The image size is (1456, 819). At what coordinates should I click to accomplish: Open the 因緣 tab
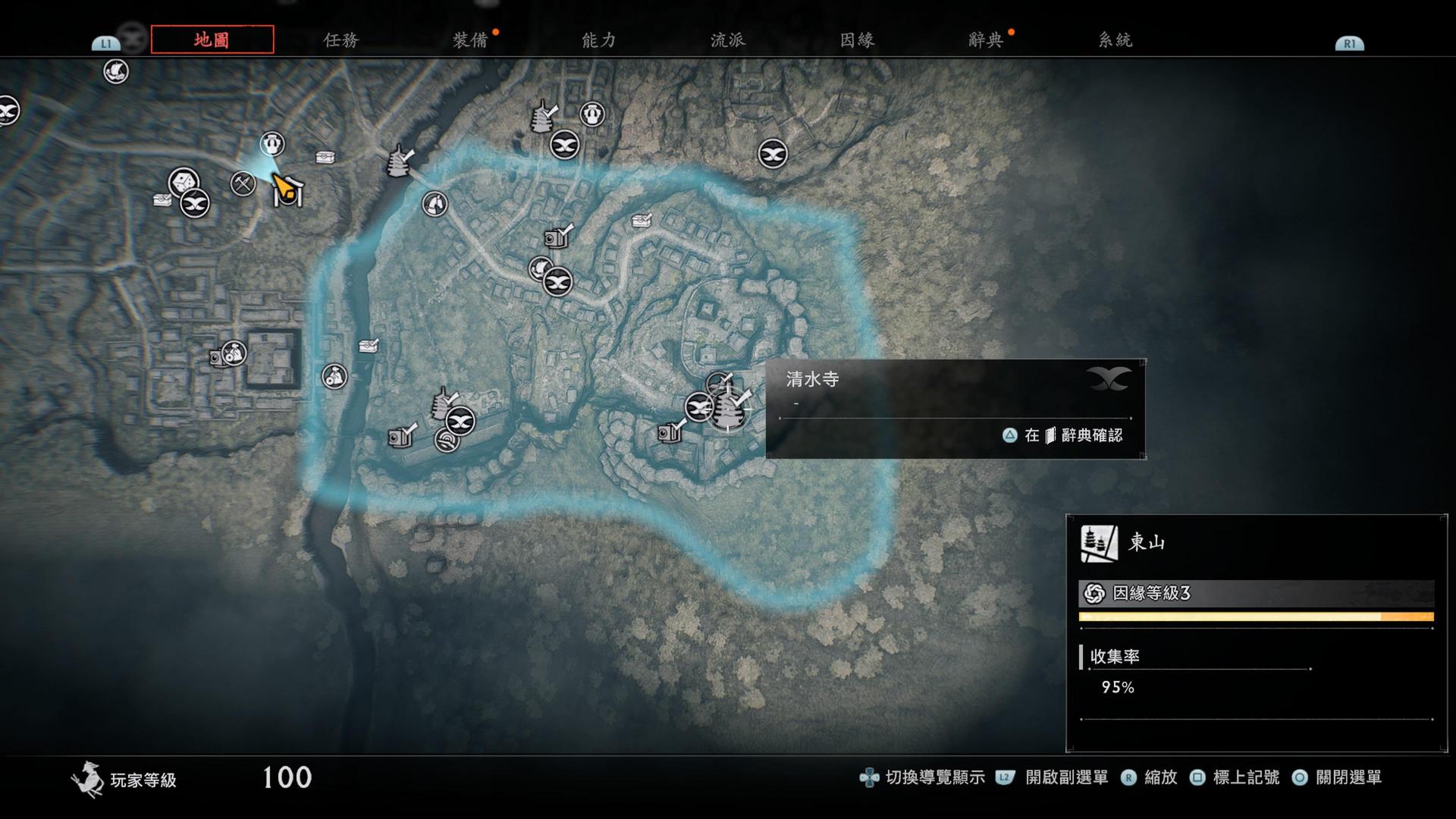point(857,40)
